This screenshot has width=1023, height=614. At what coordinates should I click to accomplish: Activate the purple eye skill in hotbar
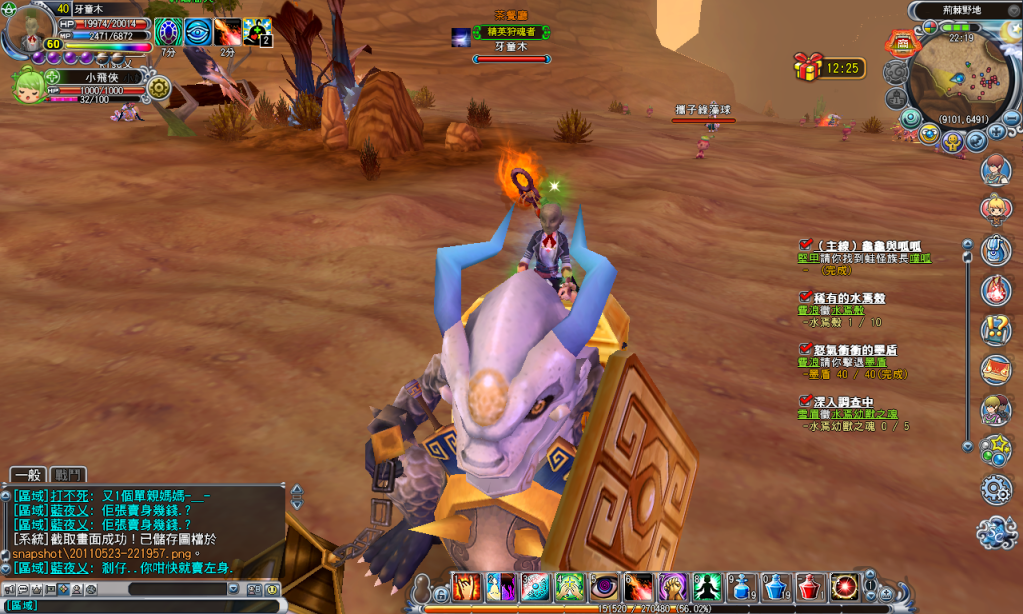(606, 587)
